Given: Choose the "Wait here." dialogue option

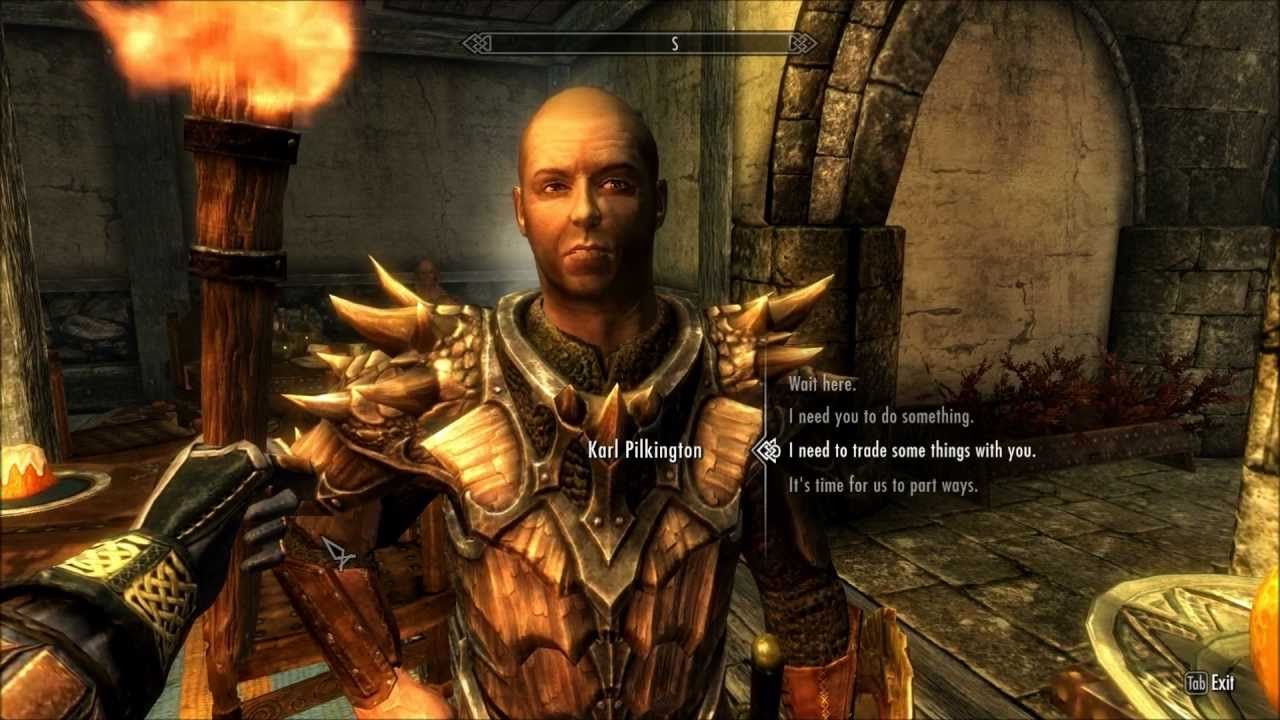Looking at the screenshot, I should [822, 384].
